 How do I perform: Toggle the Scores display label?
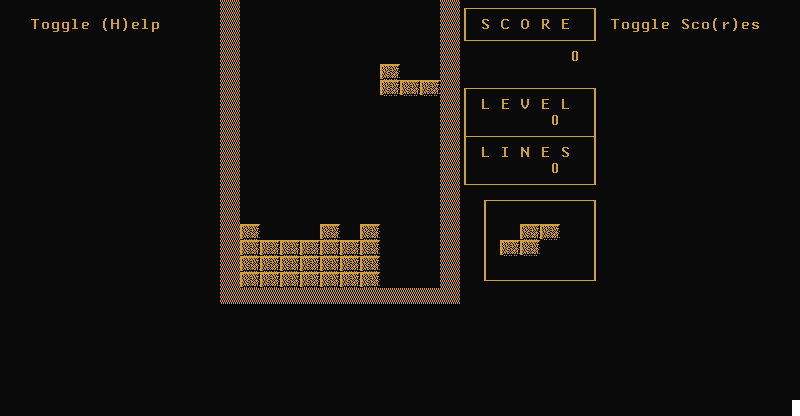click(685, 25)
